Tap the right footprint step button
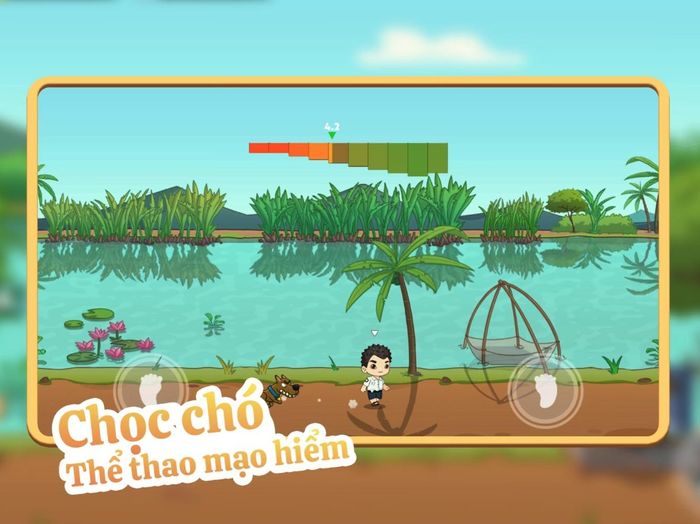The width and height of the screenshot is (700, 524). (545, 389)
